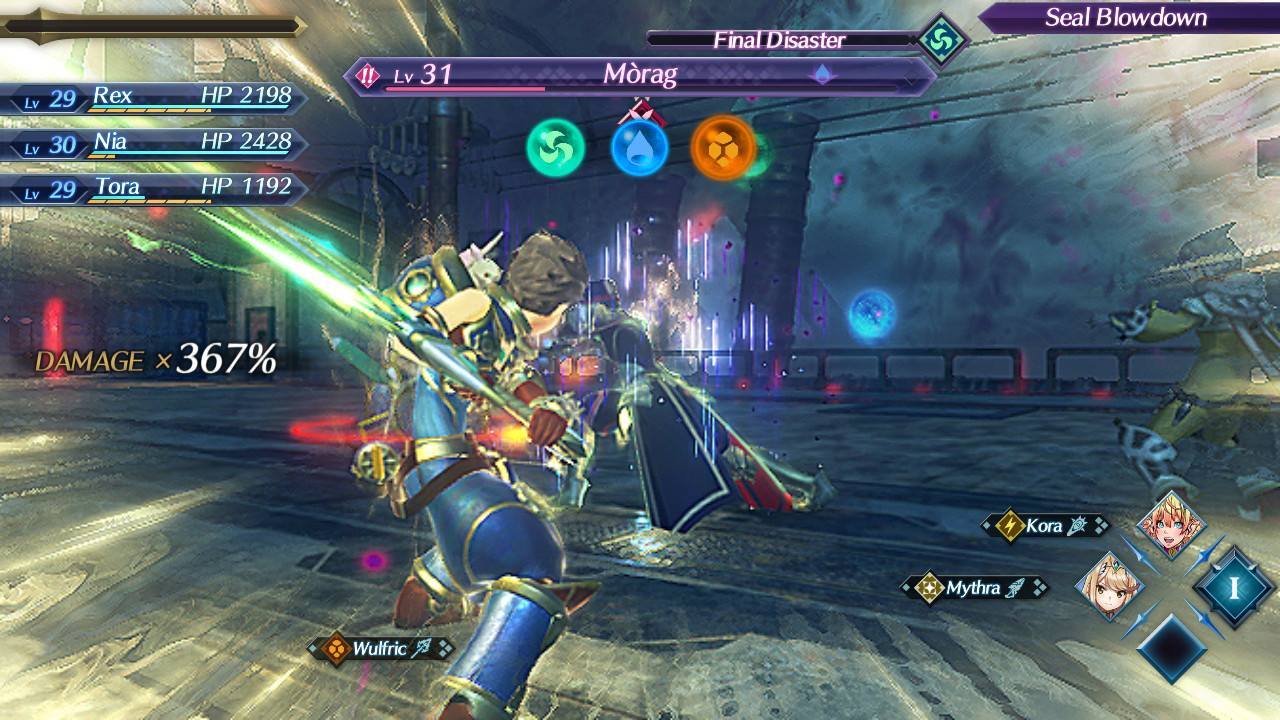
Task: Choose the Mythra blade label
Action: coord(973,588)
